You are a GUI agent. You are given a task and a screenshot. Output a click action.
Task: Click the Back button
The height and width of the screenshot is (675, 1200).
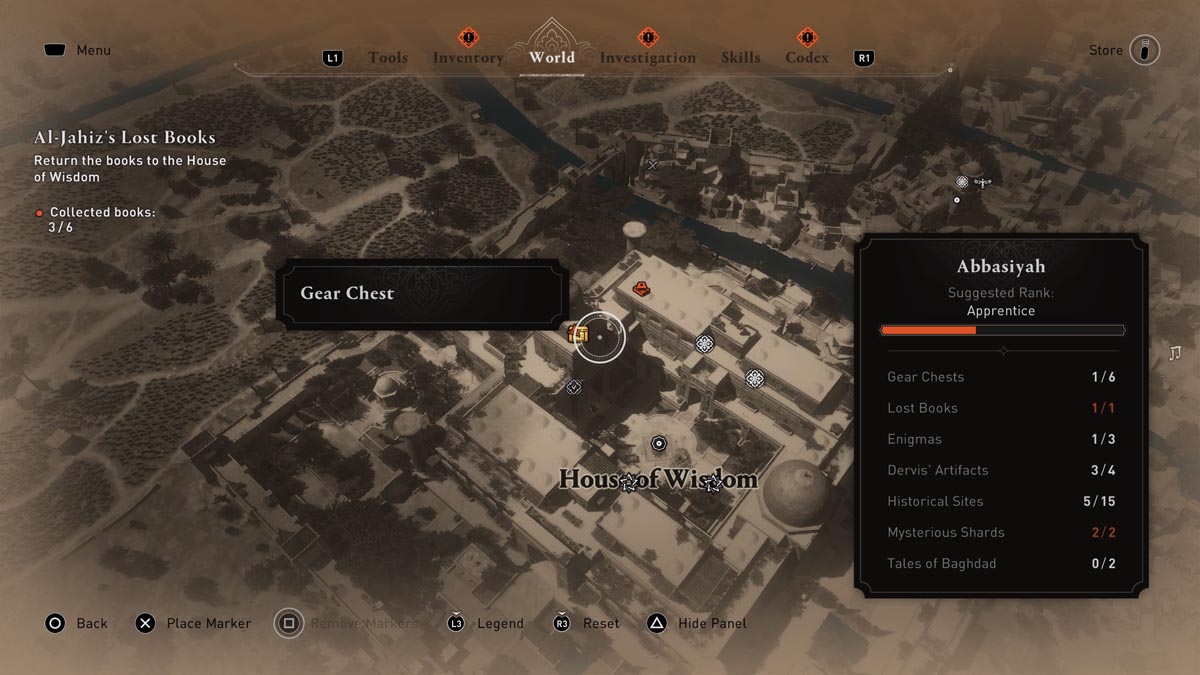76,623
